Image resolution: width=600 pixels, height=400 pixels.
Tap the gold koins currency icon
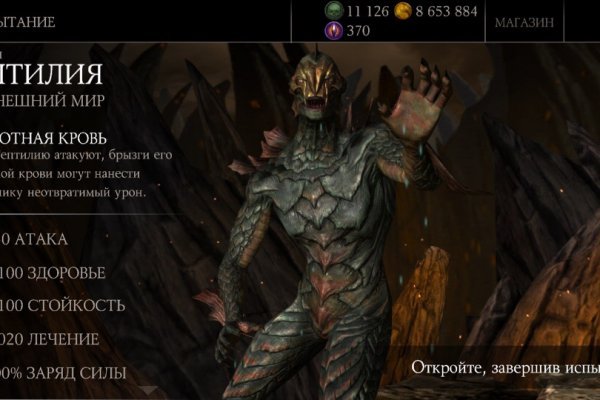403,11
